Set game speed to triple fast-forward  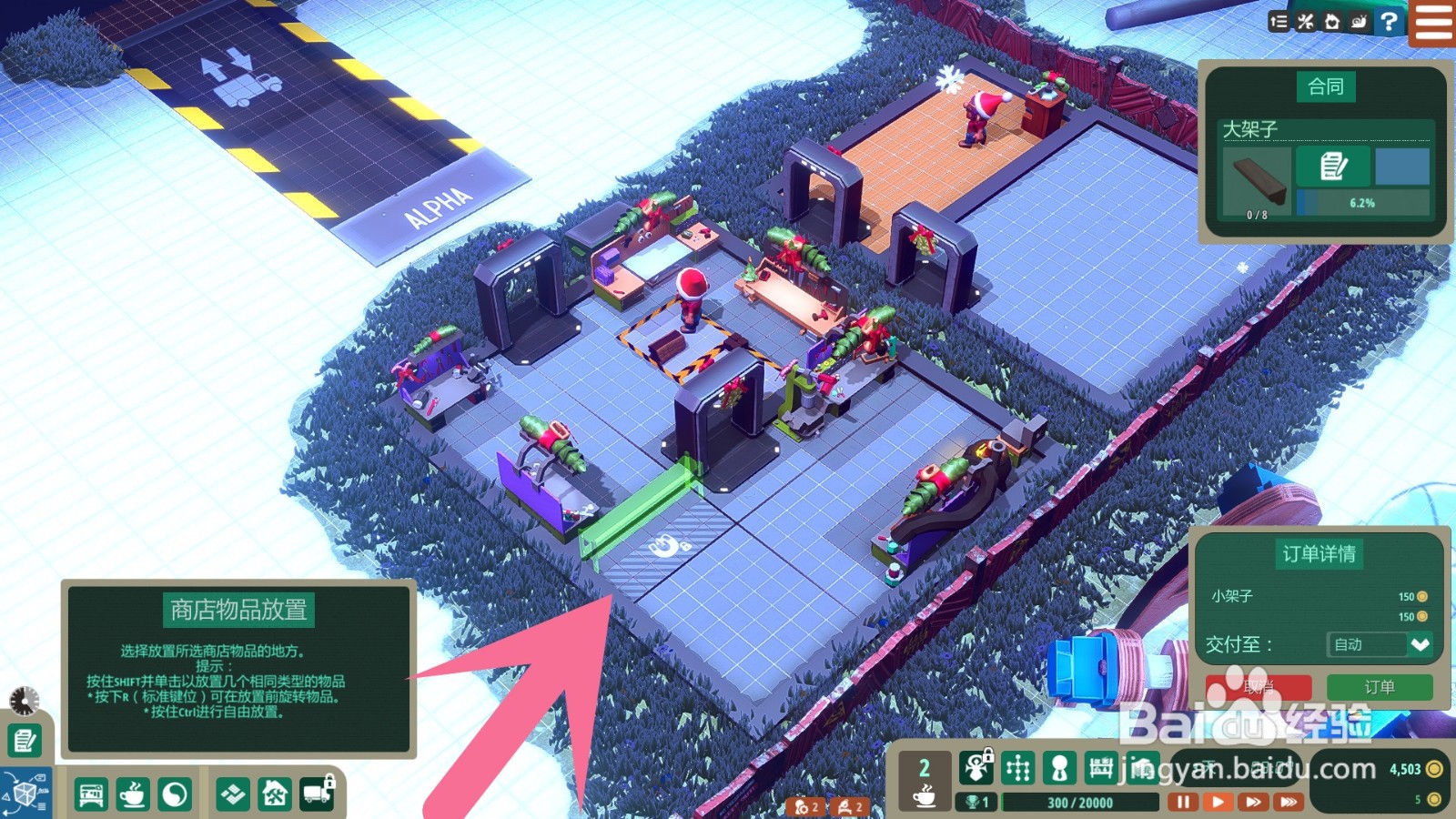(x=1288, y=802)
